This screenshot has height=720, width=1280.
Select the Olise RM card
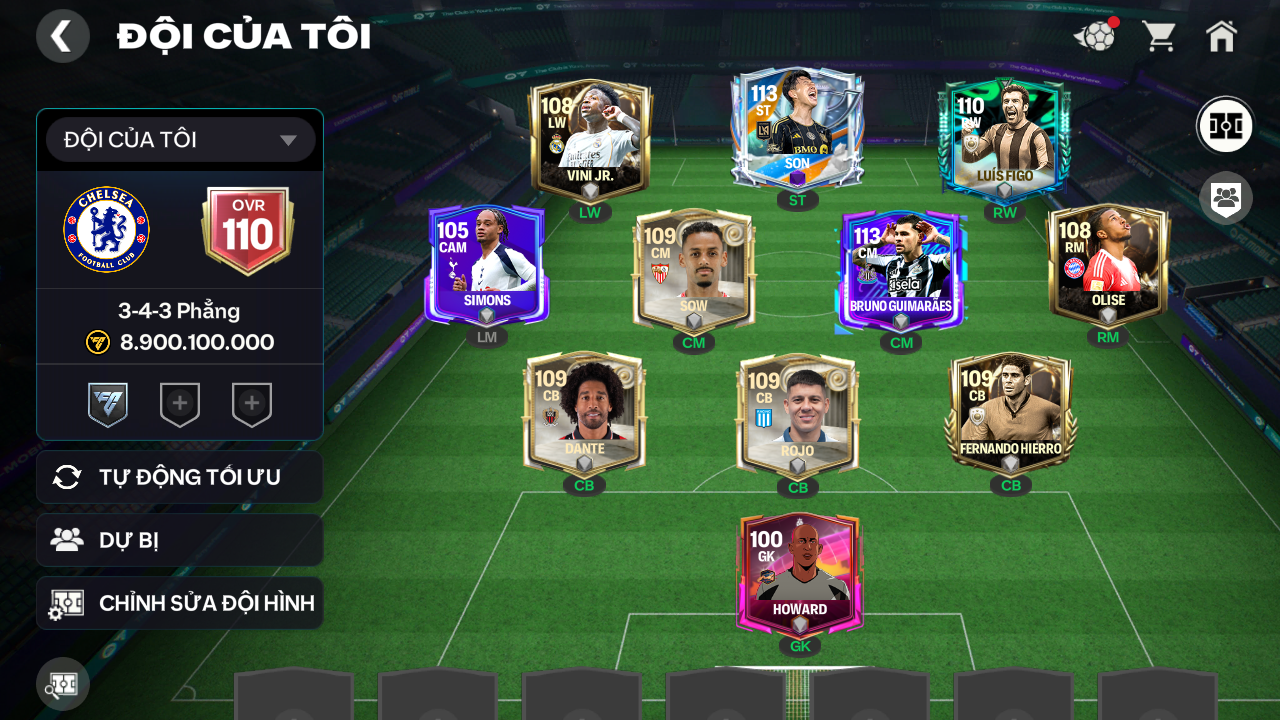tap(1108, 265)
